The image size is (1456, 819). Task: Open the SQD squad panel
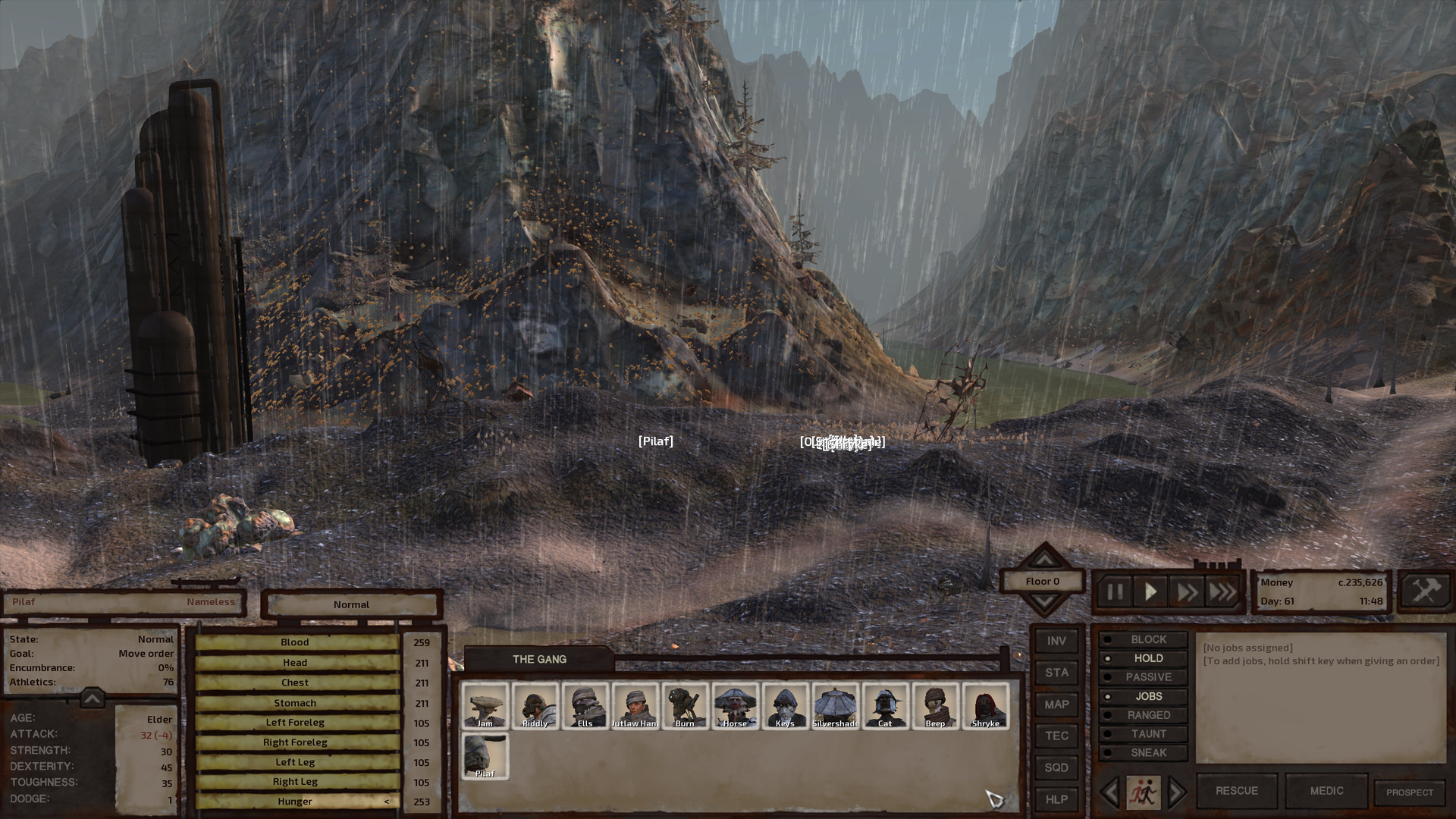click(1056, 767)
